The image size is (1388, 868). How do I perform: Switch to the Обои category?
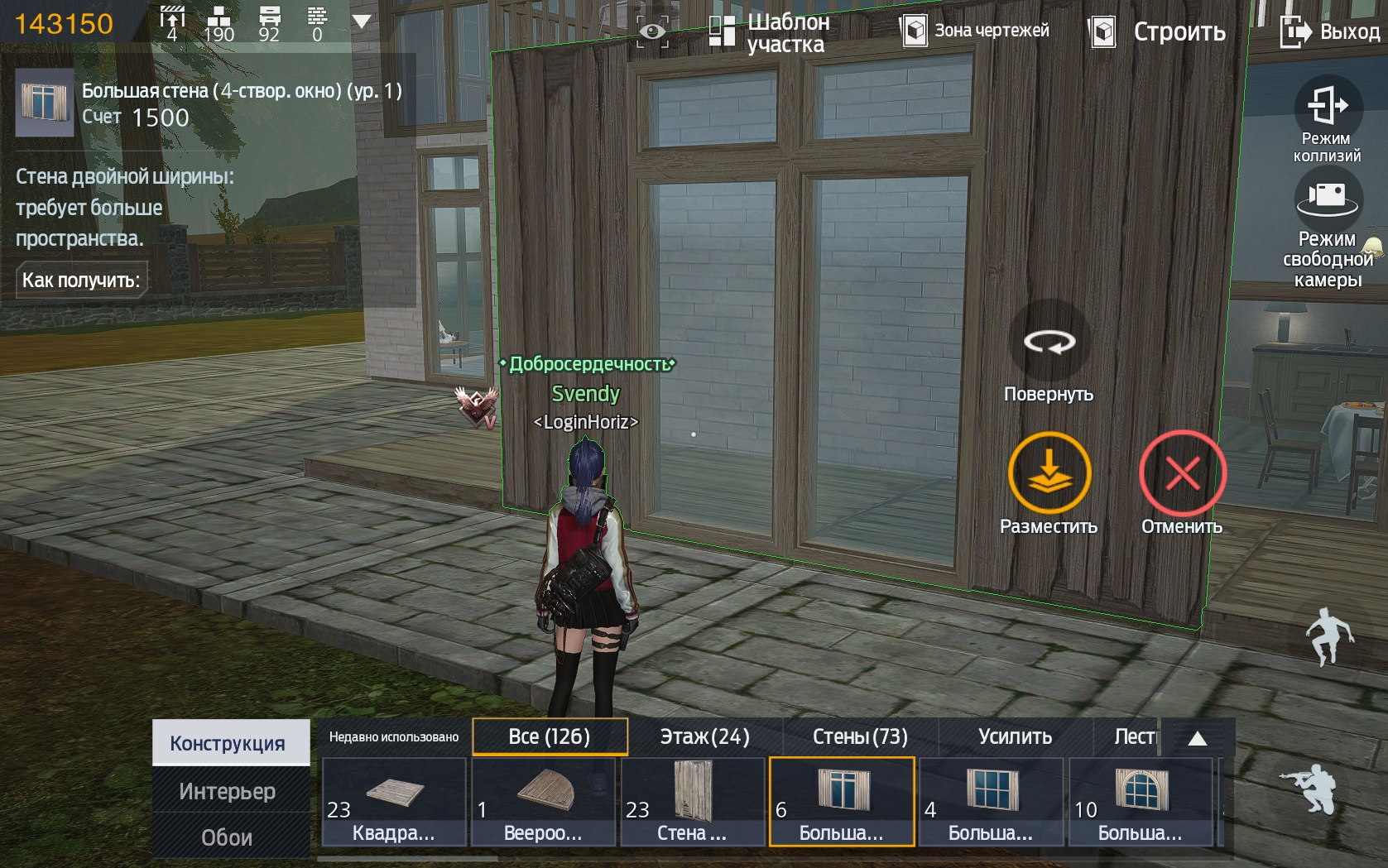click(x=228, y=837)
